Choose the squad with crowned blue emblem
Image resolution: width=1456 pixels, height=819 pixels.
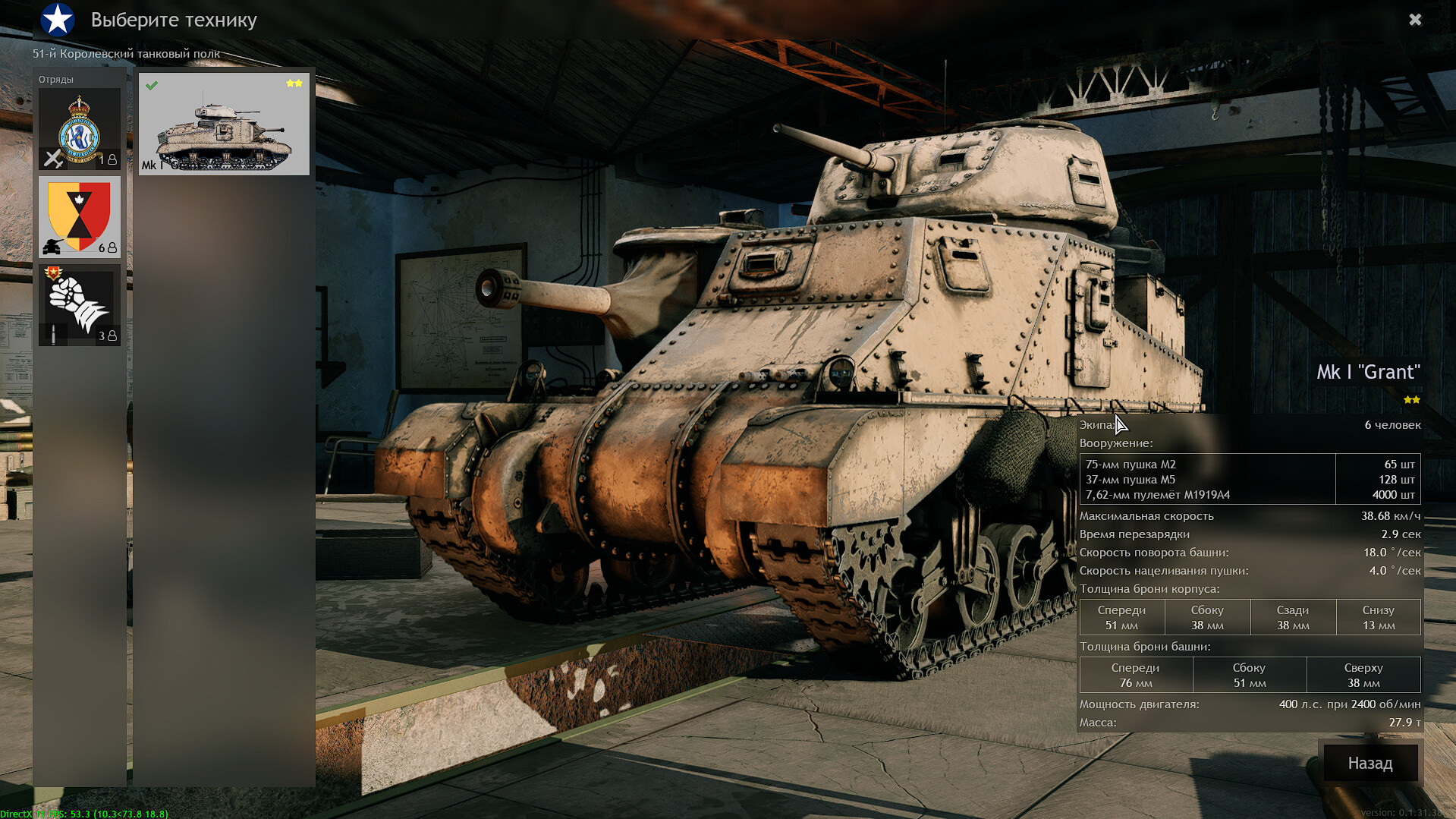tap(80, 129)
